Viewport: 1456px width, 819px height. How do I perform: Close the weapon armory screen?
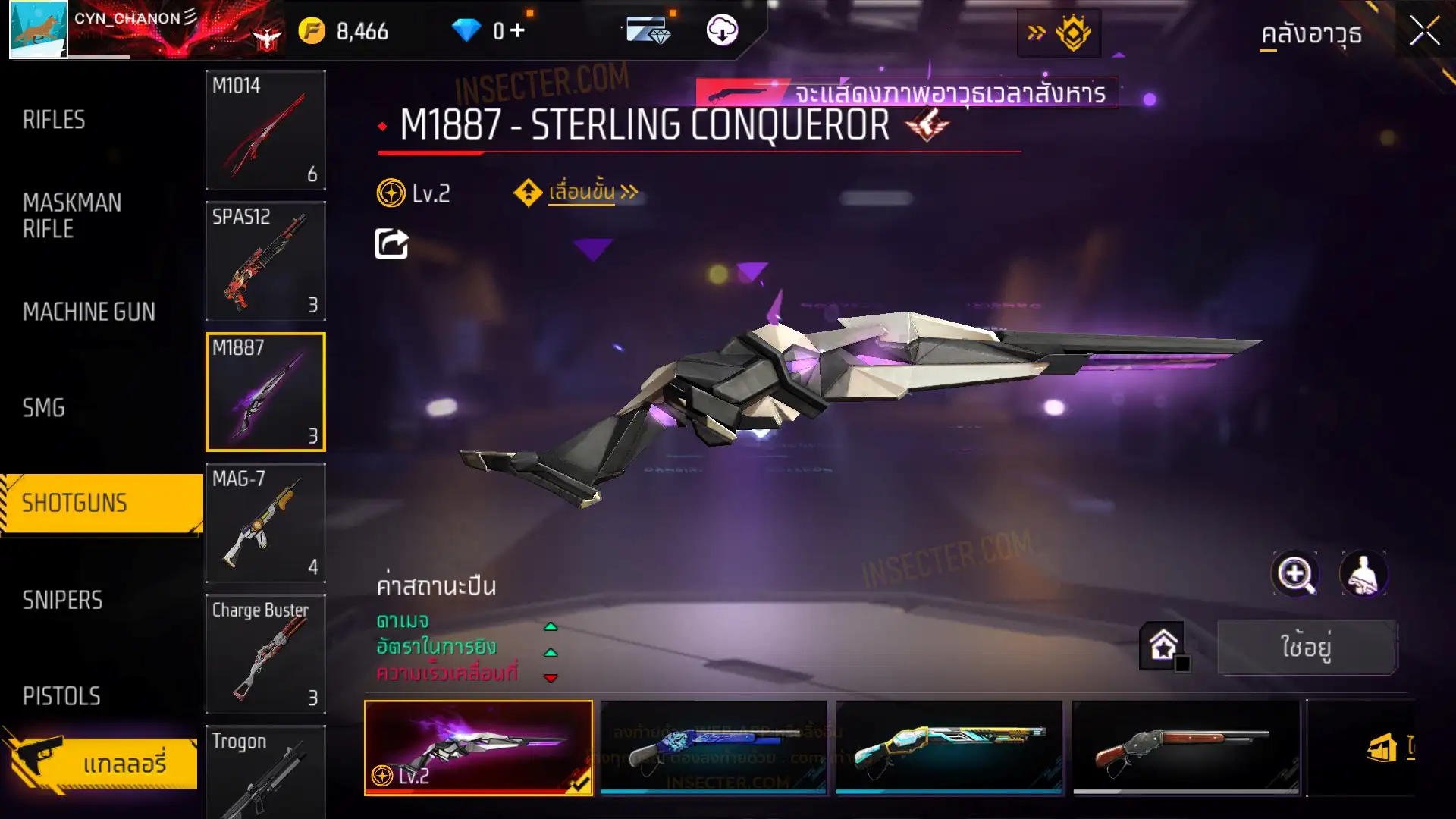point(1424,32)
